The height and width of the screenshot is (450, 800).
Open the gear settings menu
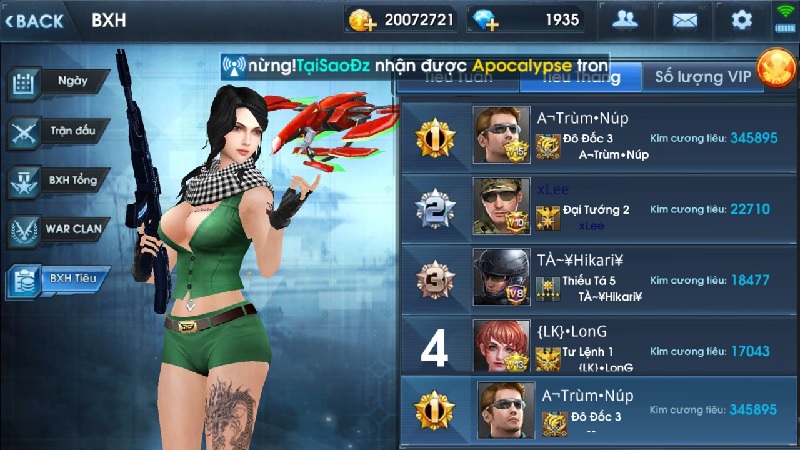(x=741, y=20)
